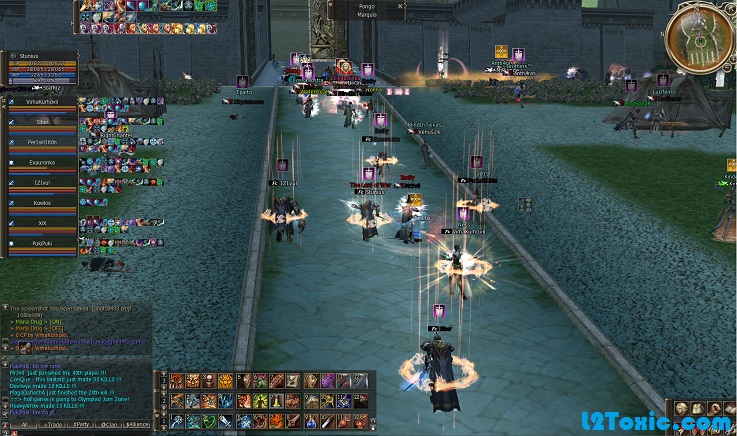Show the @Clan chat tab
This screenshot has width=737, height=436.
point(108,424)
